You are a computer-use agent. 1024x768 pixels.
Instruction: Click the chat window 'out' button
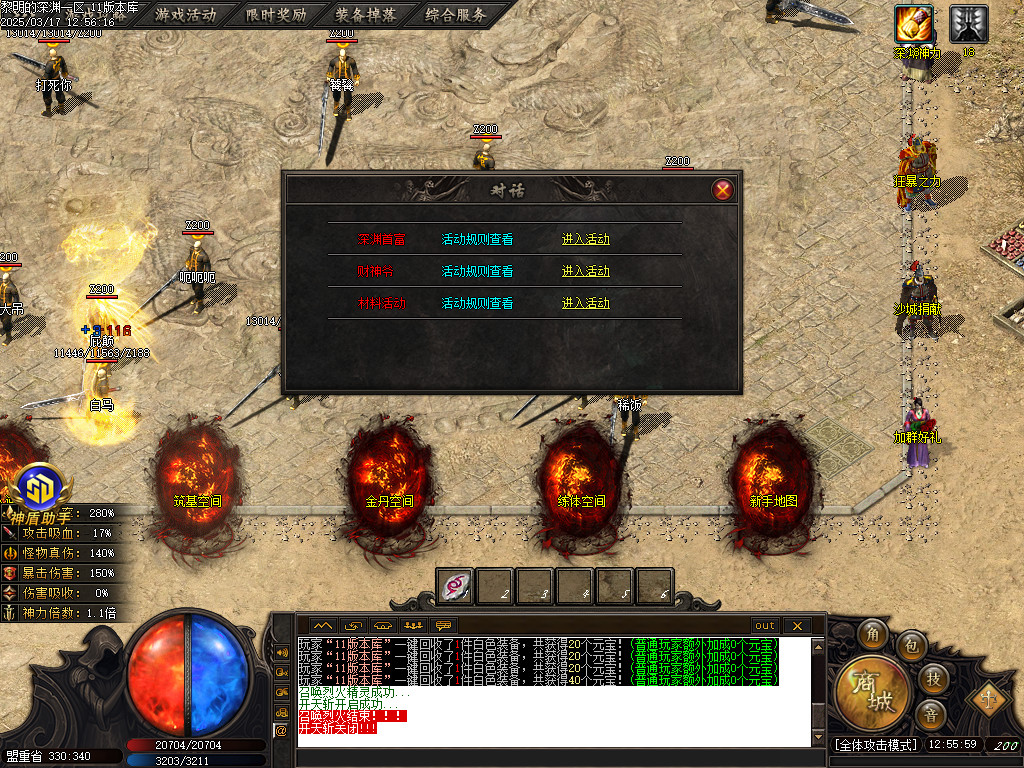(765, 626)
